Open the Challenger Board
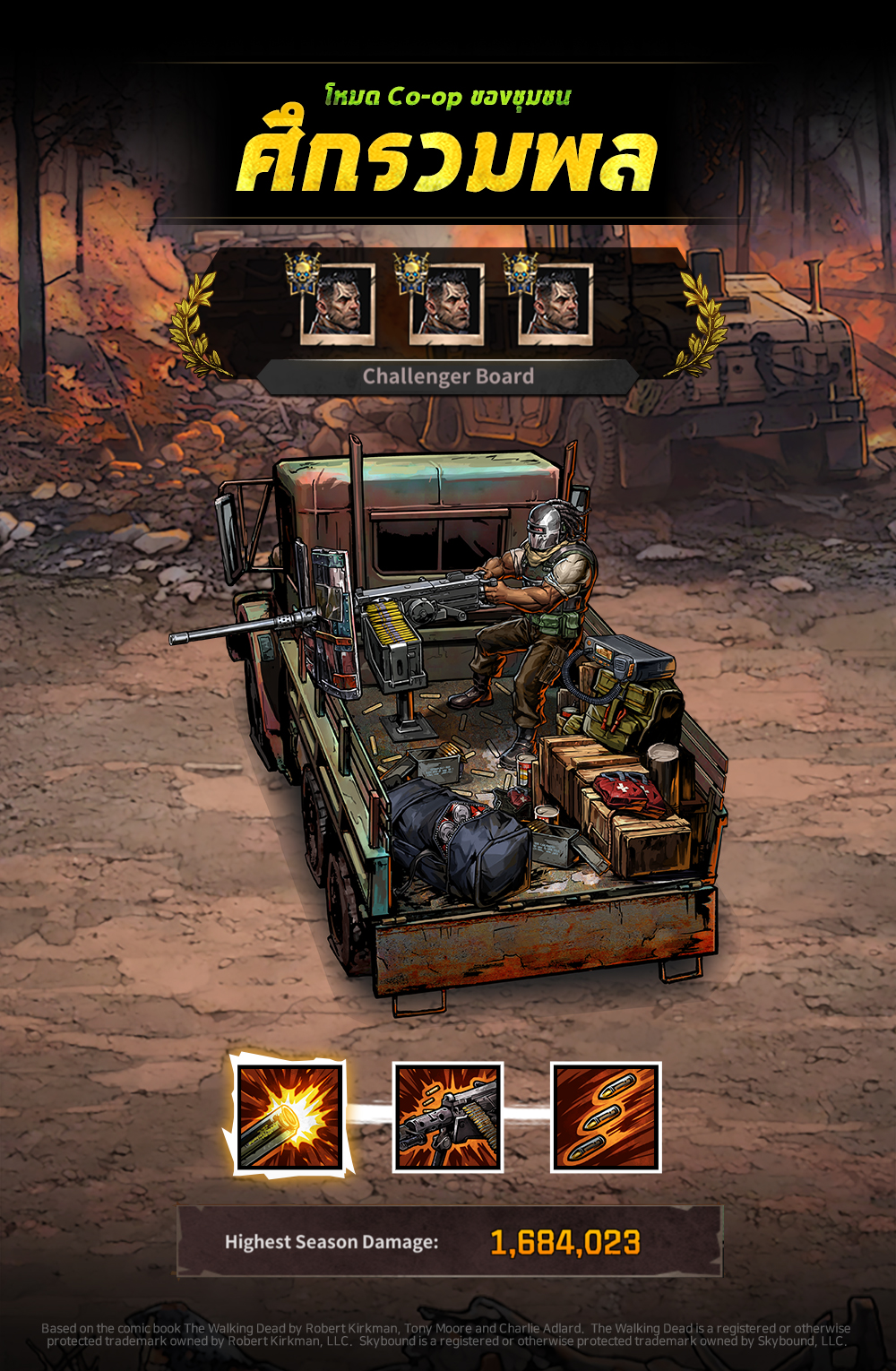896x1371 pixels. 448,376
